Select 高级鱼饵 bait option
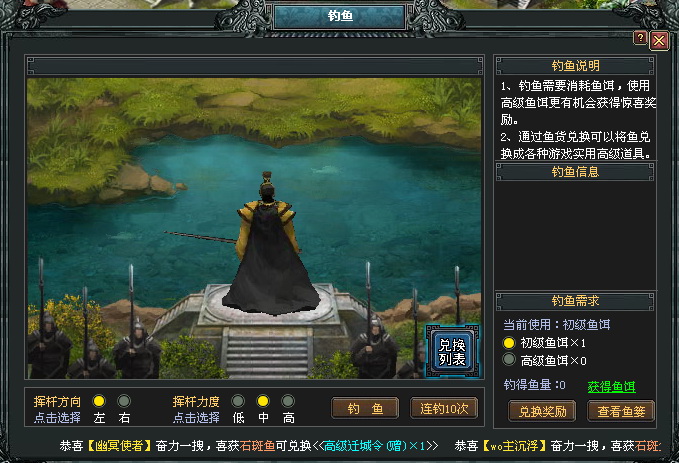 point(509,360)
